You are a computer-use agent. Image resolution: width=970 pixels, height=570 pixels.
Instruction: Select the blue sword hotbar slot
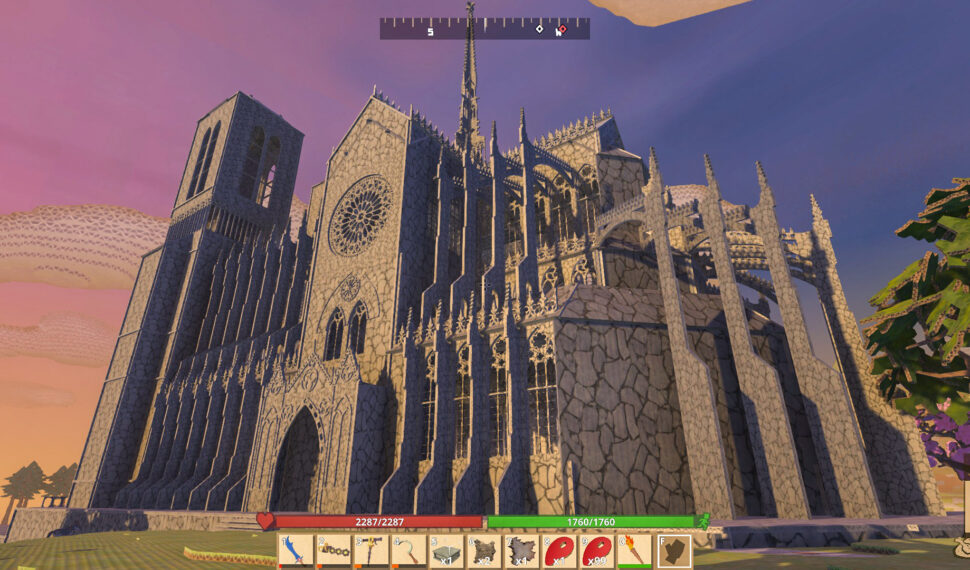[297, 551]
